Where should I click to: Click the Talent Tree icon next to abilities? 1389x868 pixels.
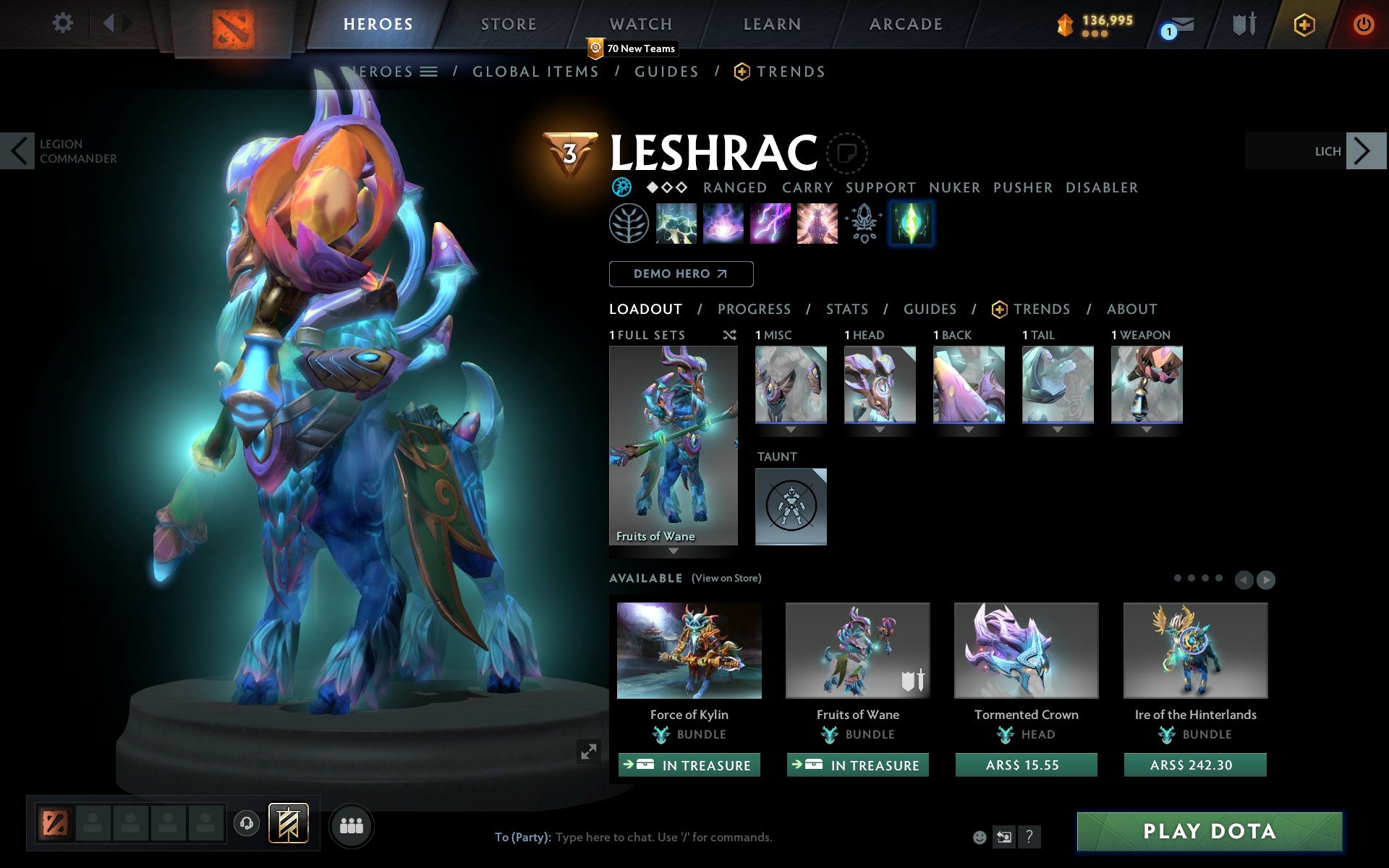coord(629,224)
